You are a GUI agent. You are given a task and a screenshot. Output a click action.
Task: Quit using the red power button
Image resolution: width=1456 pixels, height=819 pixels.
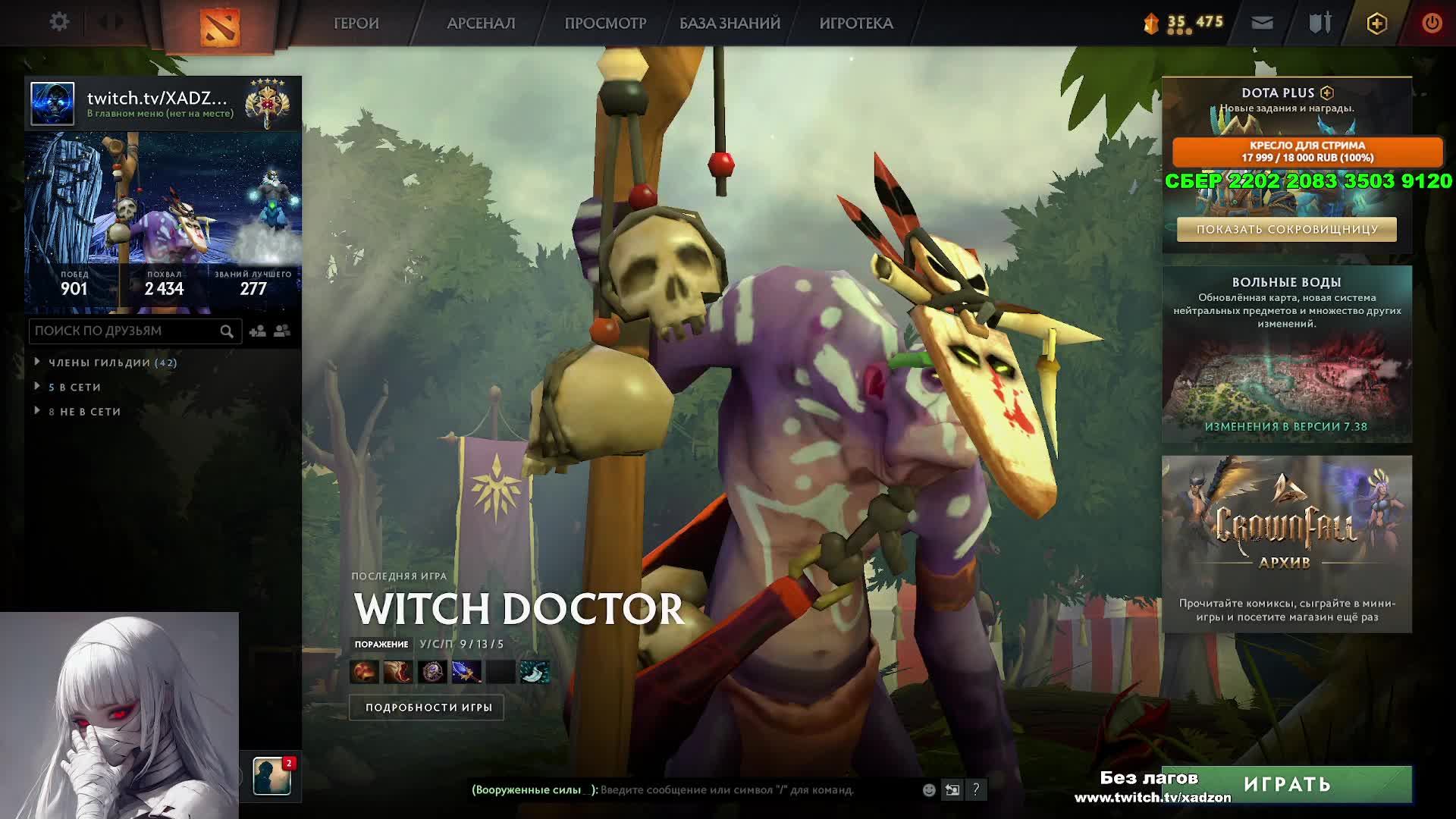click(1432, 24)
